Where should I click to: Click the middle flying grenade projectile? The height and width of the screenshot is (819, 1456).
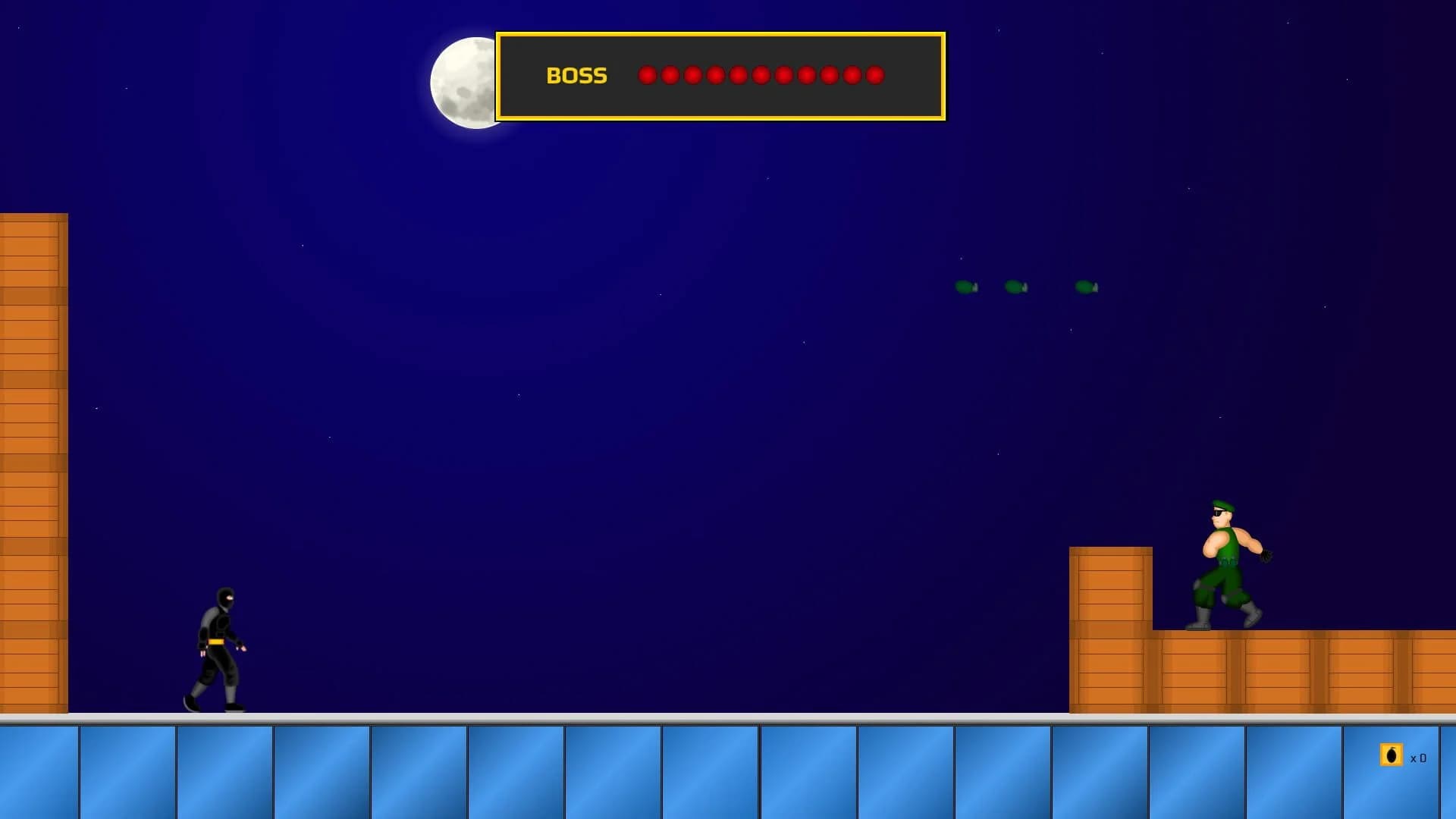1015,287
